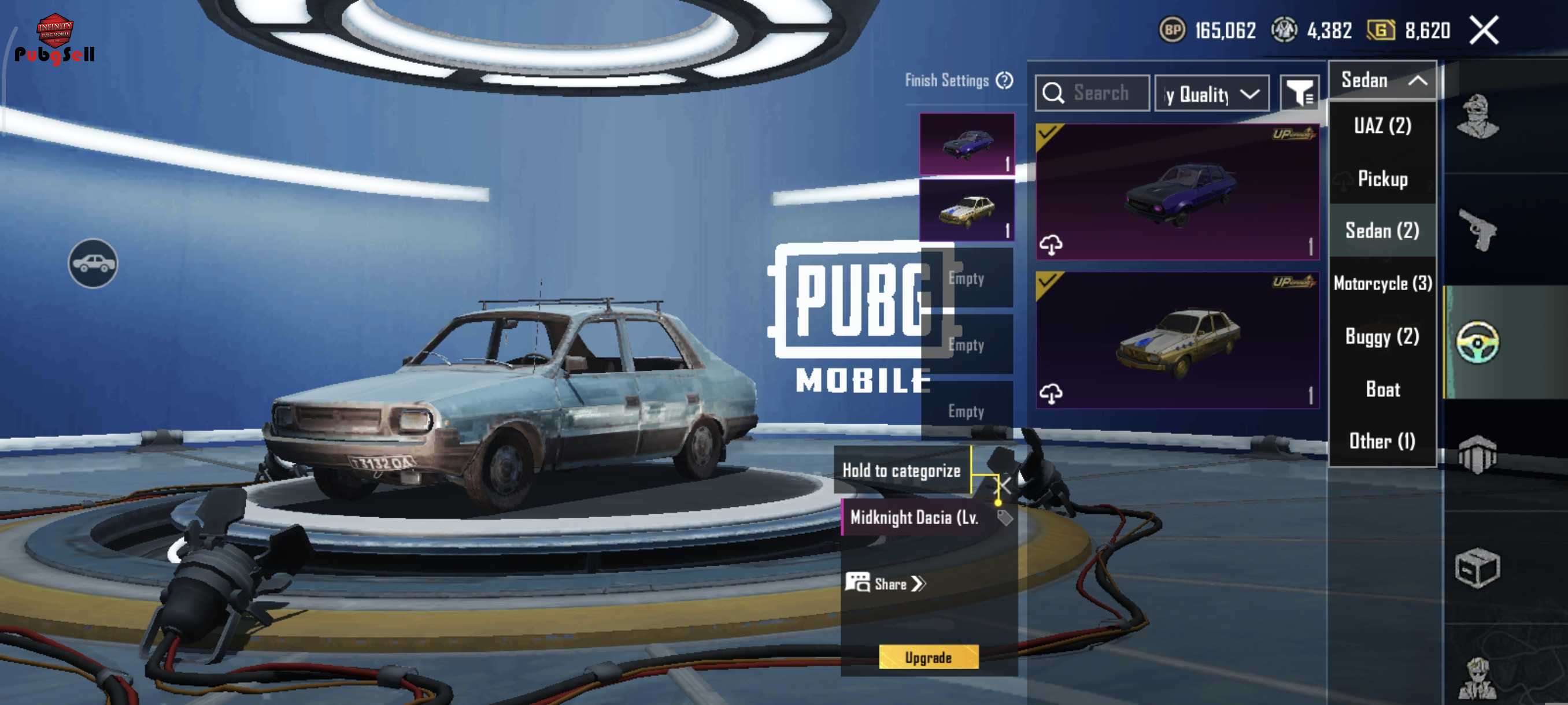Viewport: 1568px width, 705px height.
Task: Share the selected vehicle skin
Action: 886,584
